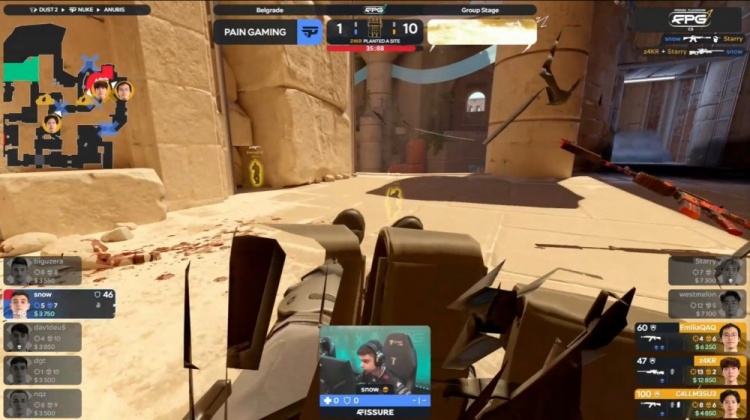This screenshot has width=750, height=420.
Task: Select Starry's player card
Action: 709,270
